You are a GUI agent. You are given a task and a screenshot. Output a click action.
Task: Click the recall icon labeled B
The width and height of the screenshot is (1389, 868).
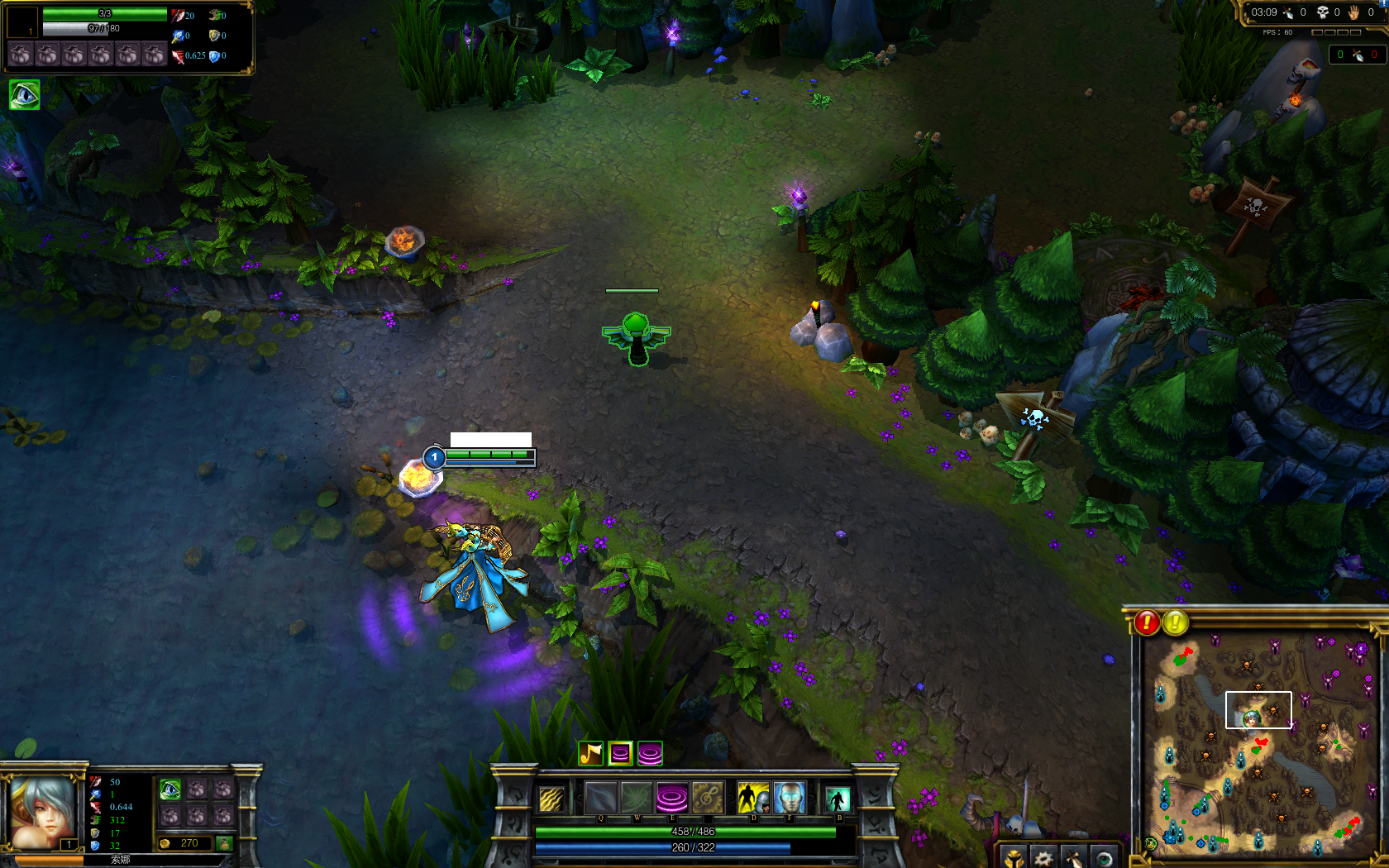(x=838, y=799)
